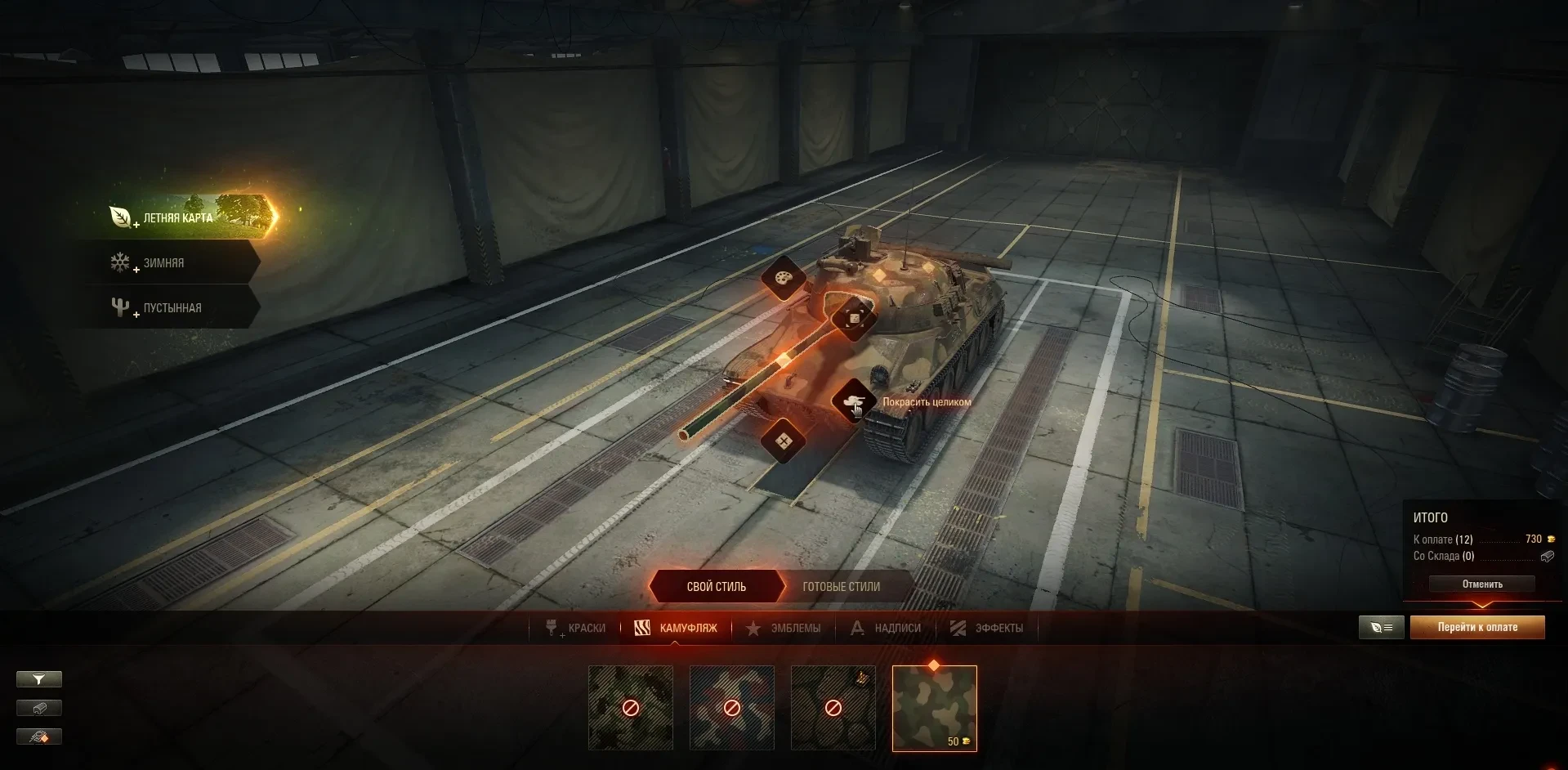1568x770 pixels.
Task: Select the turret camouflage slot icon
Action: [854, 318]
